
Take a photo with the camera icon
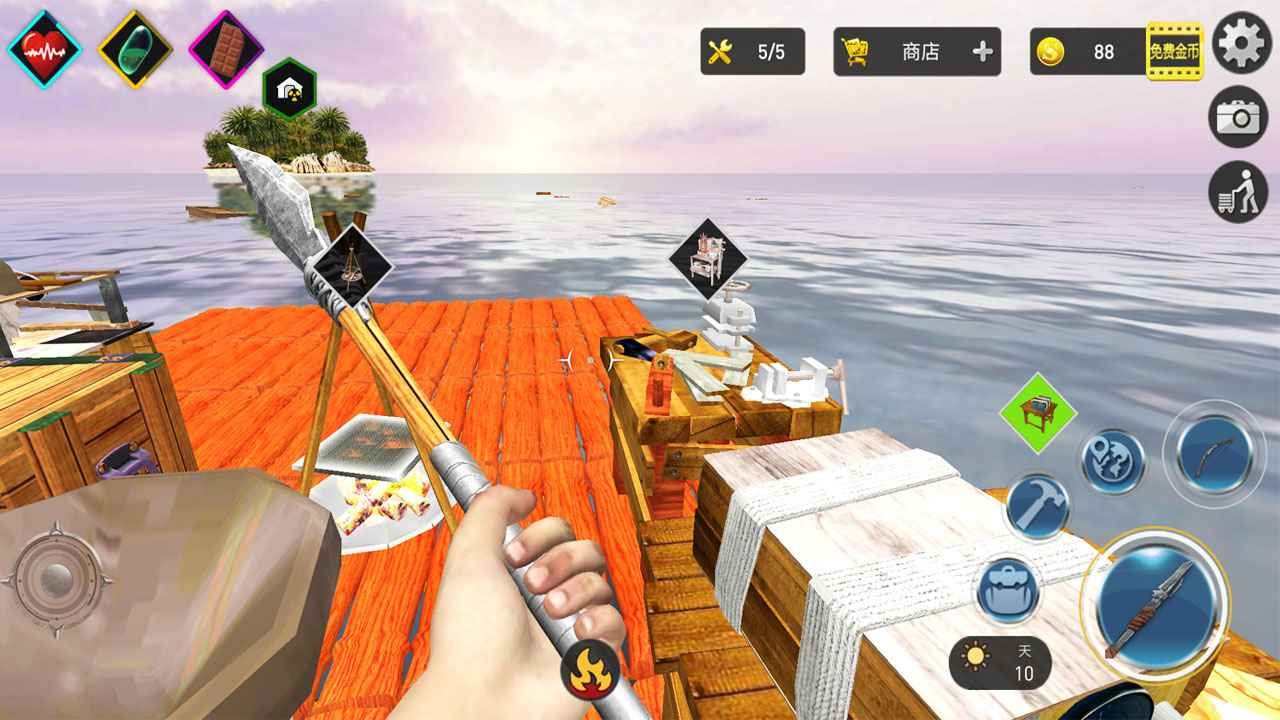coord(1240,116)
